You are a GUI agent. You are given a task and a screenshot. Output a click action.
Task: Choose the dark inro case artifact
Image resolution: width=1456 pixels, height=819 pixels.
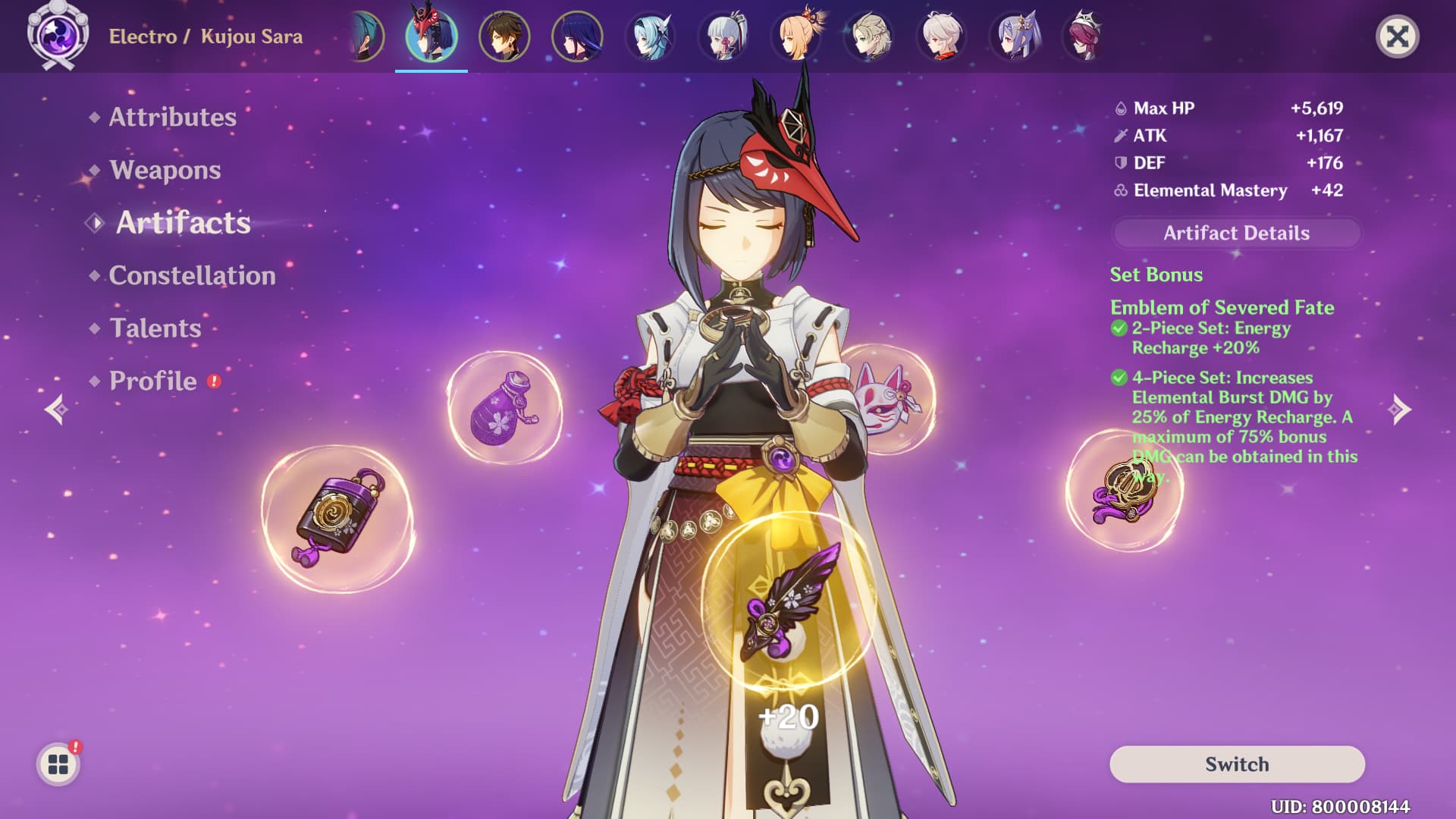337,519
